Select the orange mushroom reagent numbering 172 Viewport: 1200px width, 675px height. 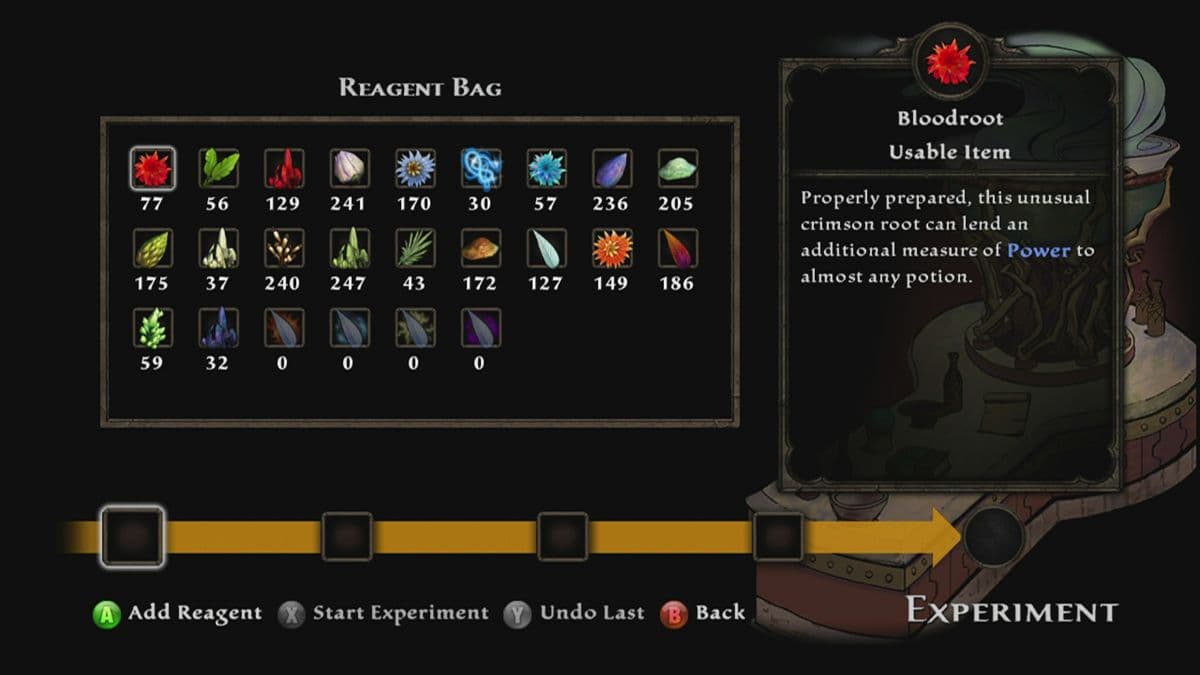pos(480,248)
